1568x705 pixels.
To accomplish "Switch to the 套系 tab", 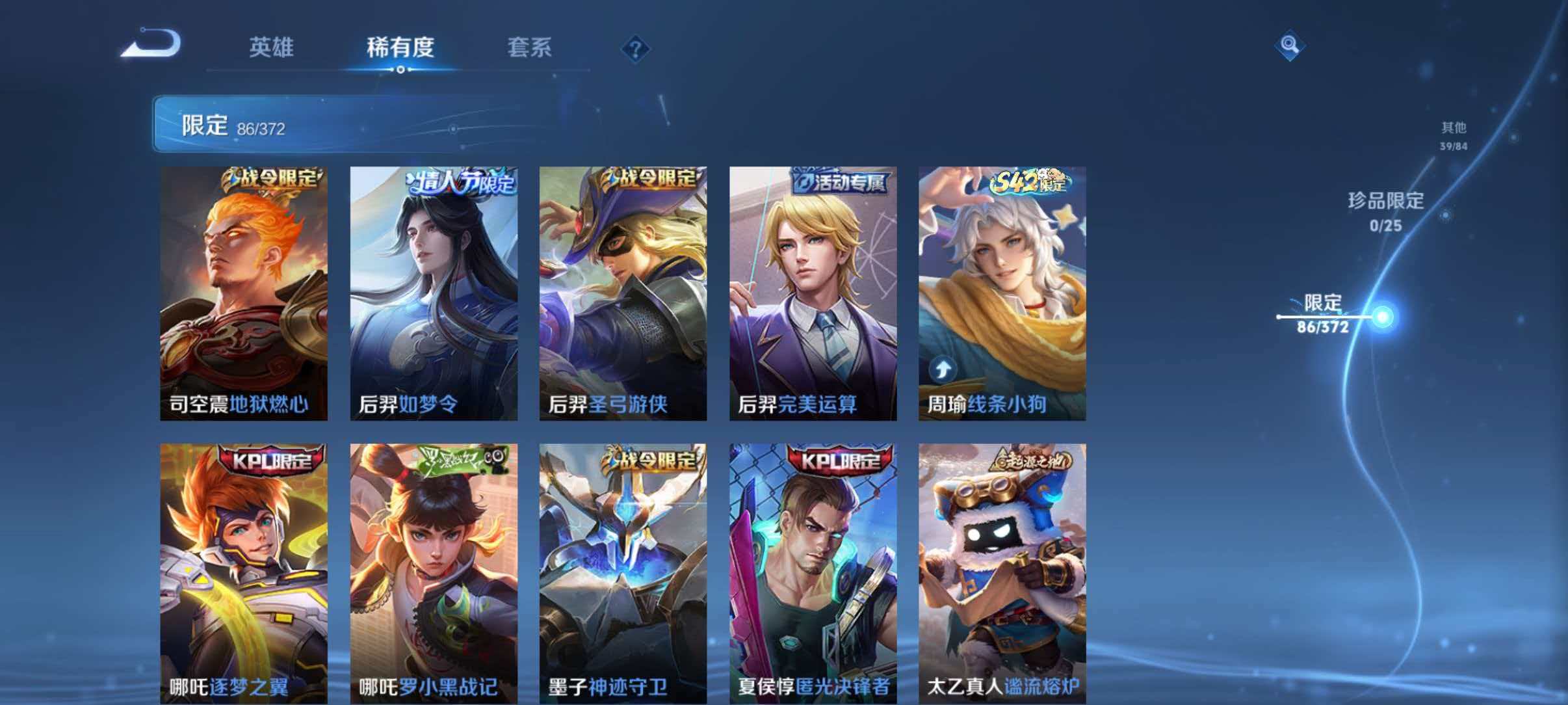I will point(531,47).
